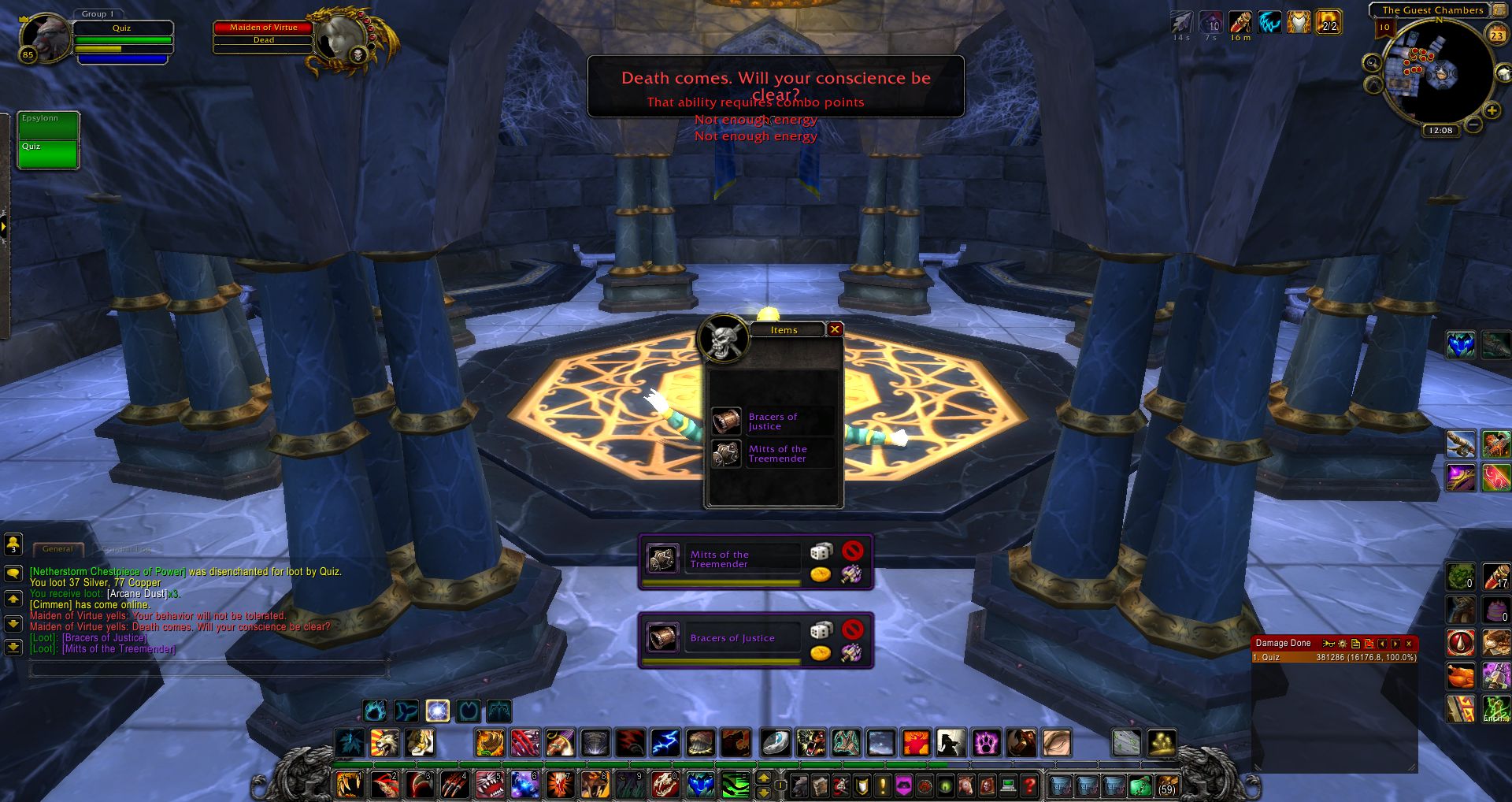Screen dimensions: 1512x802
Task: Zoom in the minimap with the plus button
Action: pos(1492,110)
